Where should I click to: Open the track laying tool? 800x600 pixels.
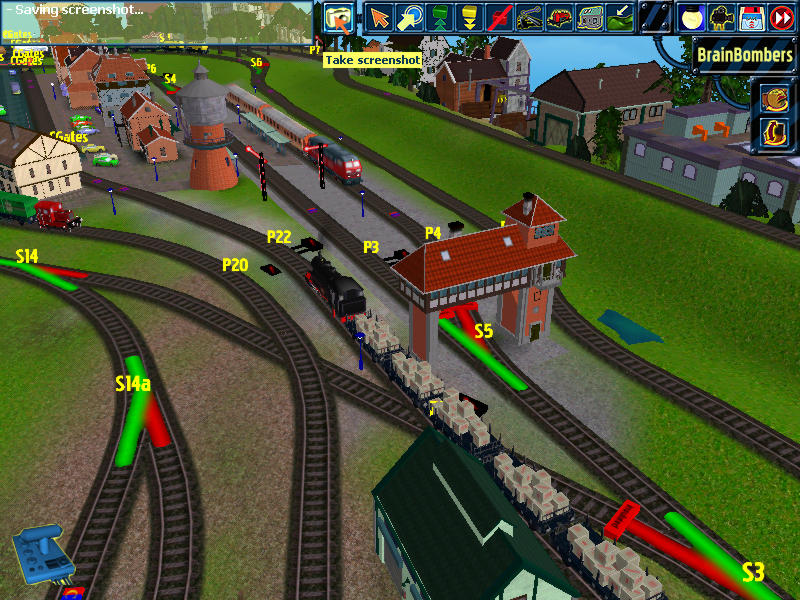530,18
